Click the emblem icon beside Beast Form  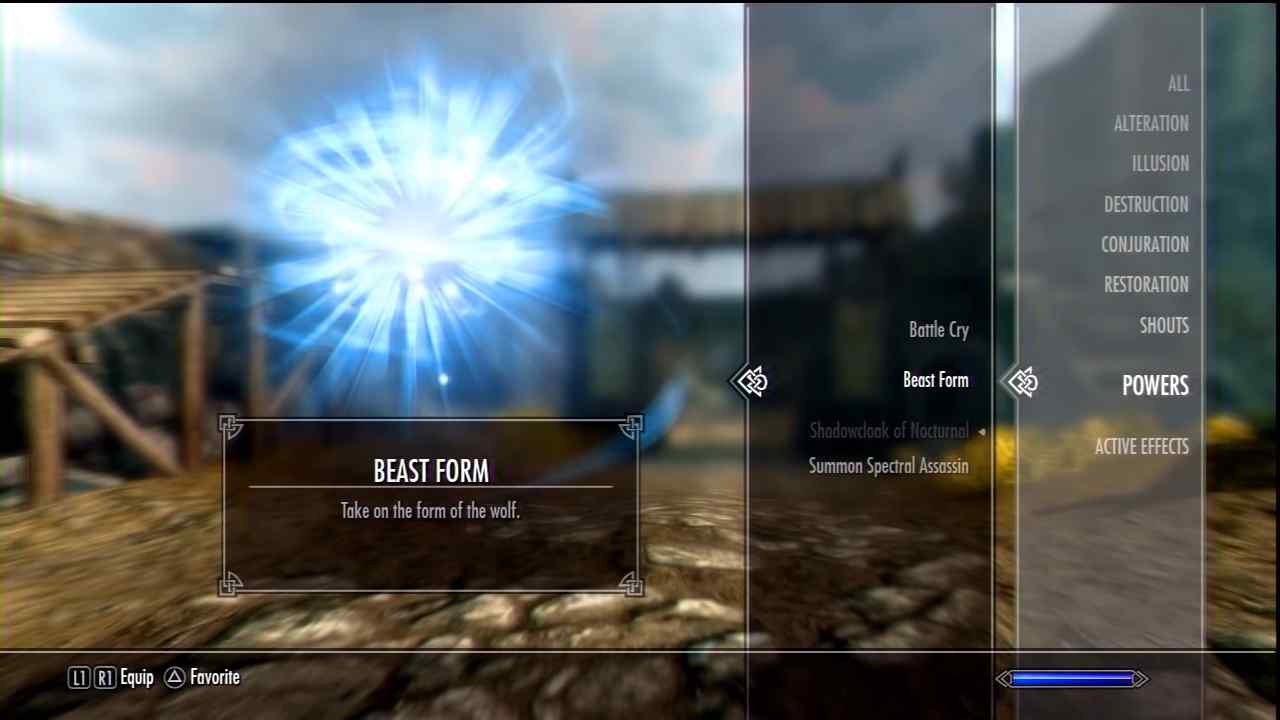[752, 381]
